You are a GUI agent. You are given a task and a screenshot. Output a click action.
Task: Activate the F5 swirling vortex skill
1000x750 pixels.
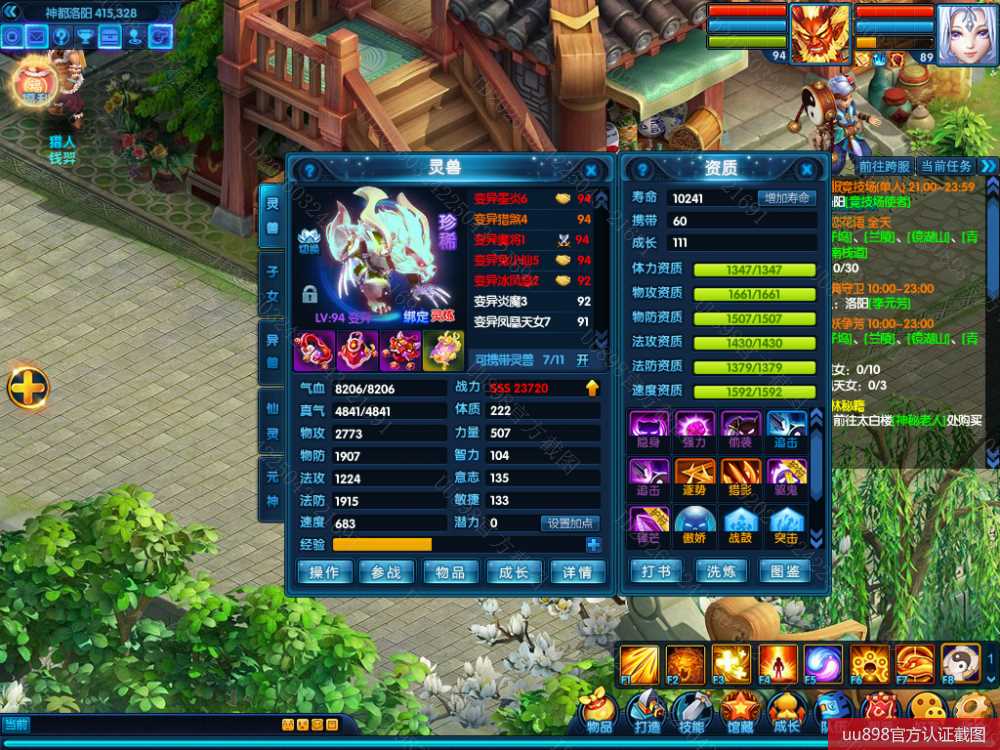(x=819, y=664)
